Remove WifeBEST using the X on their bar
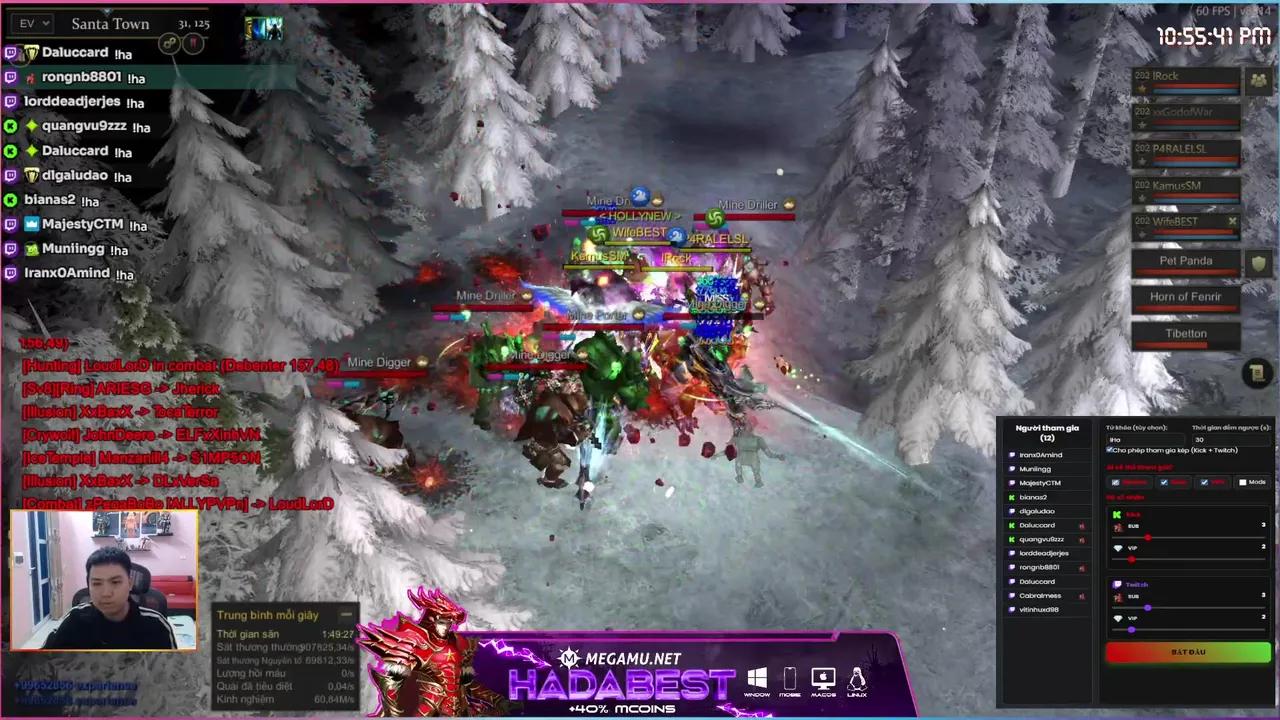The image size is (1280, 720). (1232, 219)
